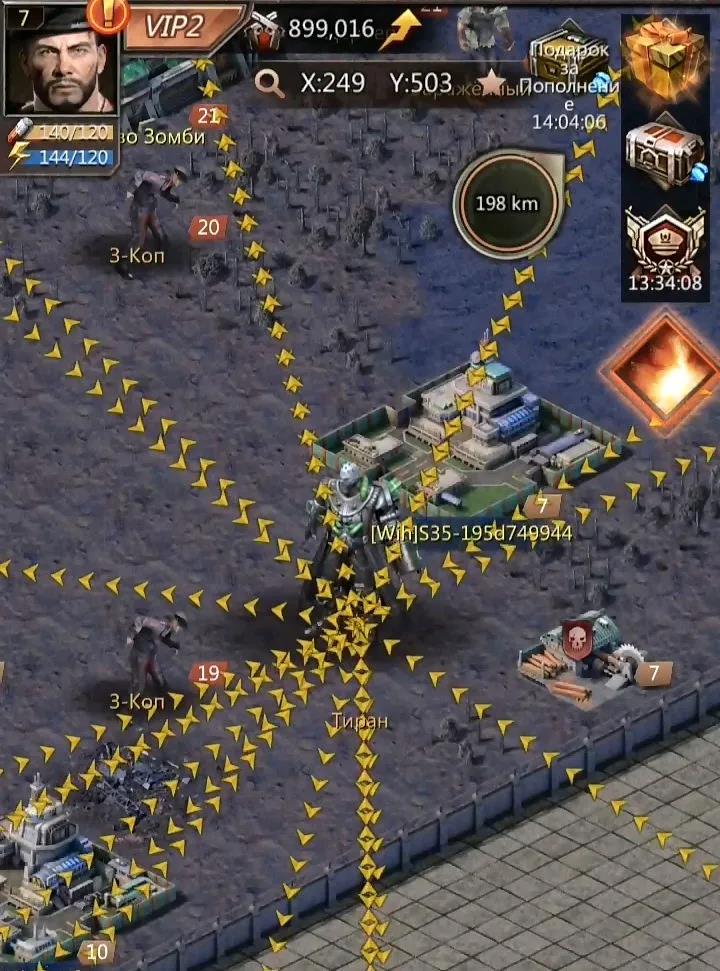Image resolution: width=720 pixels, height=971 pixels.
Task: Open the silver supply crate
Action: (664, 152)
